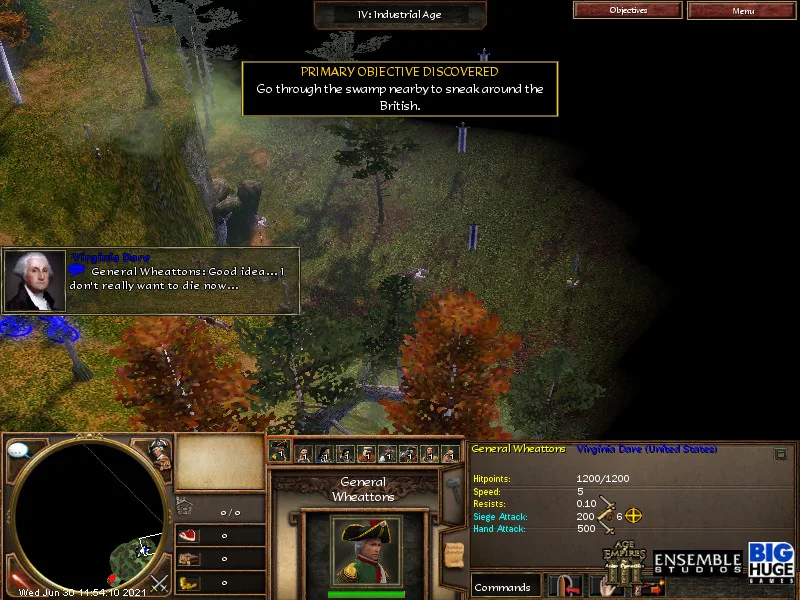Click the gold coin resource row
Viewport: 800px width, 600px height.
(x=220, y=583)
